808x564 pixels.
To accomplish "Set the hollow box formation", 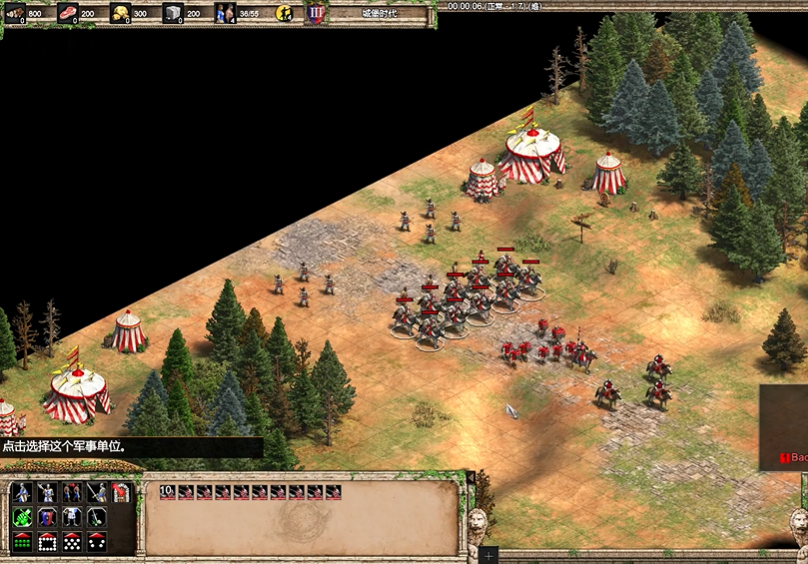I will pyautogui.click(x=47, y=542).
